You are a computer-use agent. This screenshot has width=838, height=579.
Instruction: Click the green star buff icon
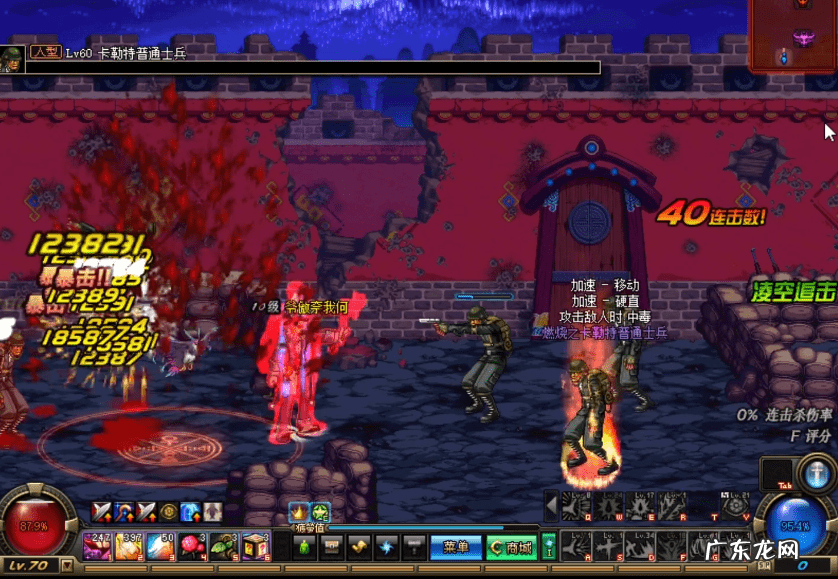[x=319, y=511]
